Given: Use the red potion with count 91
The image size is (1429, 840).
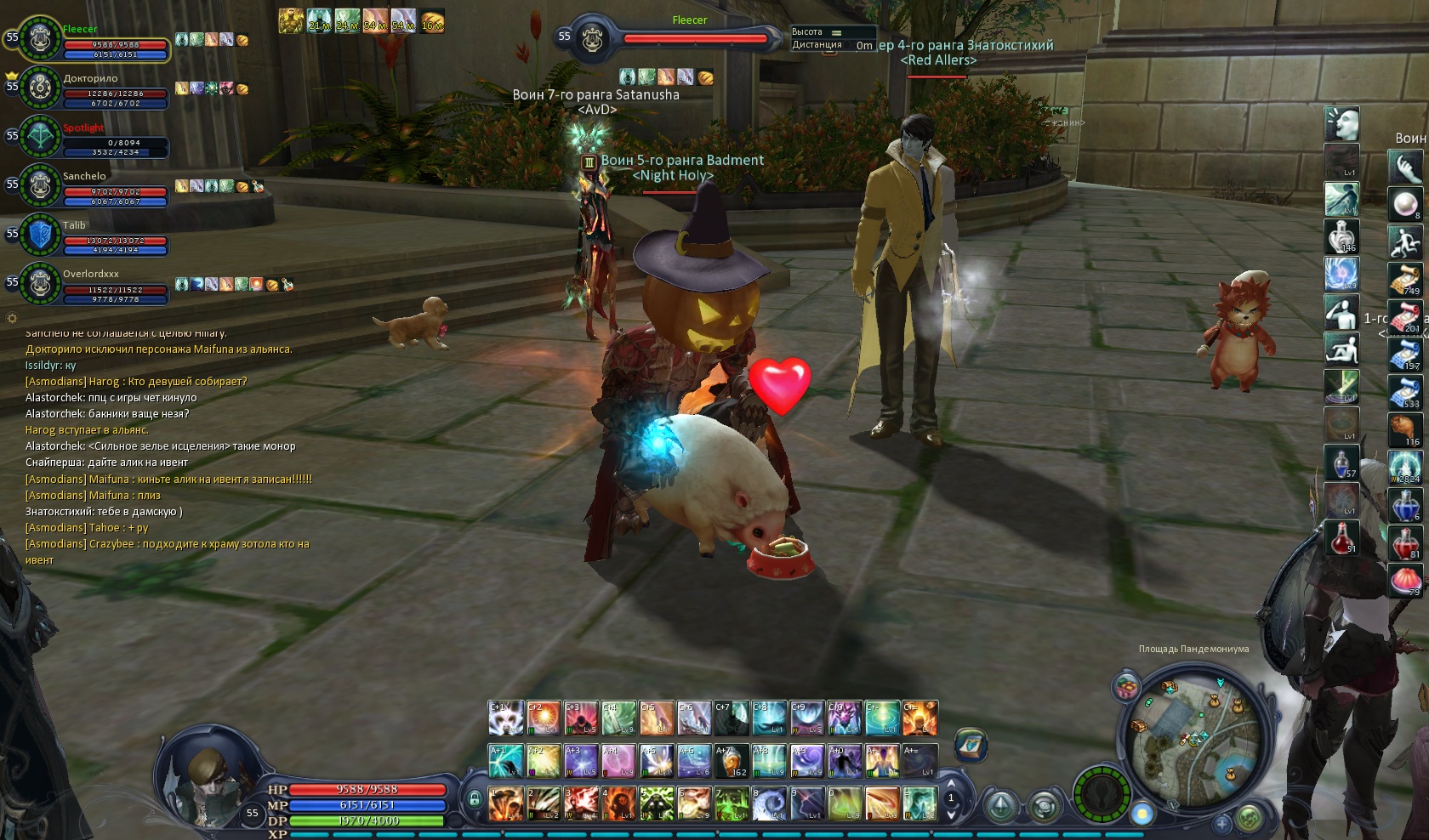Looking at the screenshot, I should tap(1341, 538).
